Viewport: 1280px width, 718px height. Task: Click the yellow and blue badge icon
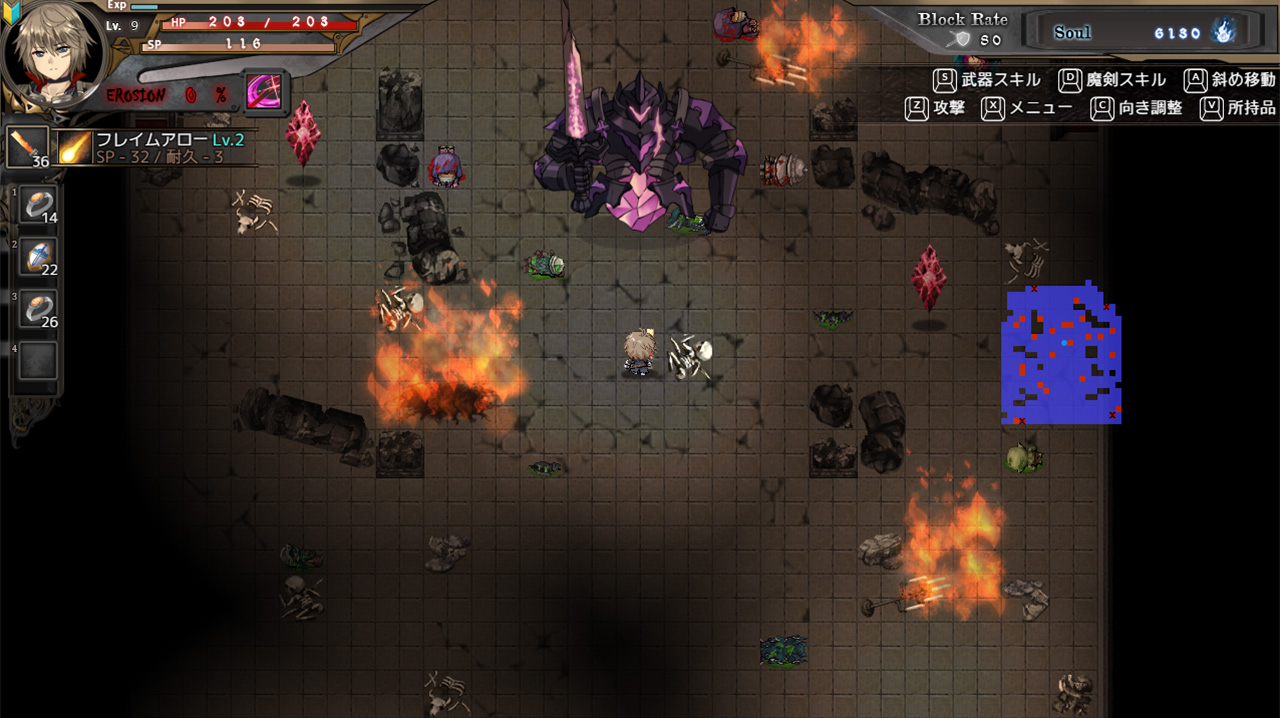pos(13,10)
